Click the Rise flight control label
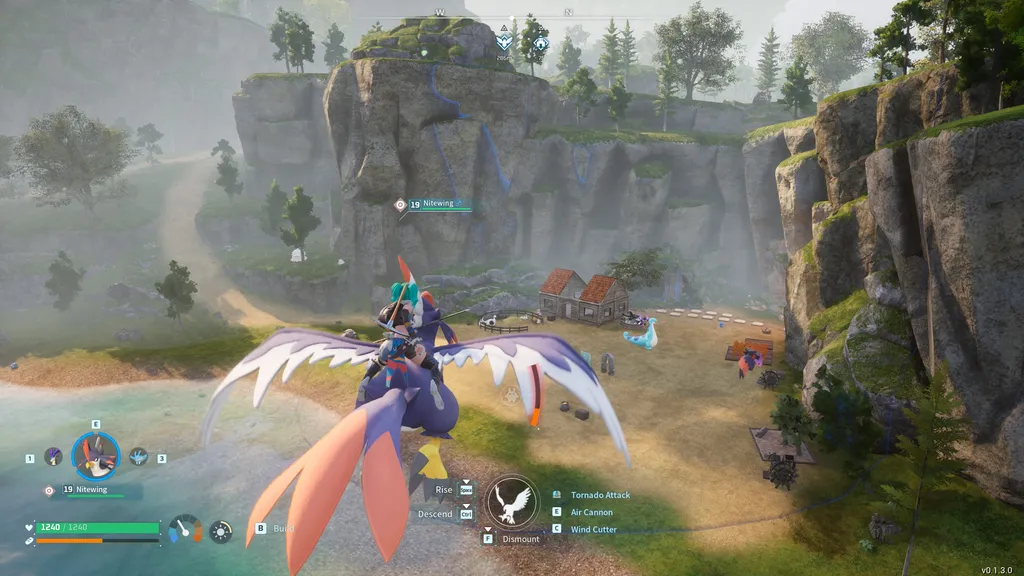This screenshot has height=576, width=1024. coord(443,490)
